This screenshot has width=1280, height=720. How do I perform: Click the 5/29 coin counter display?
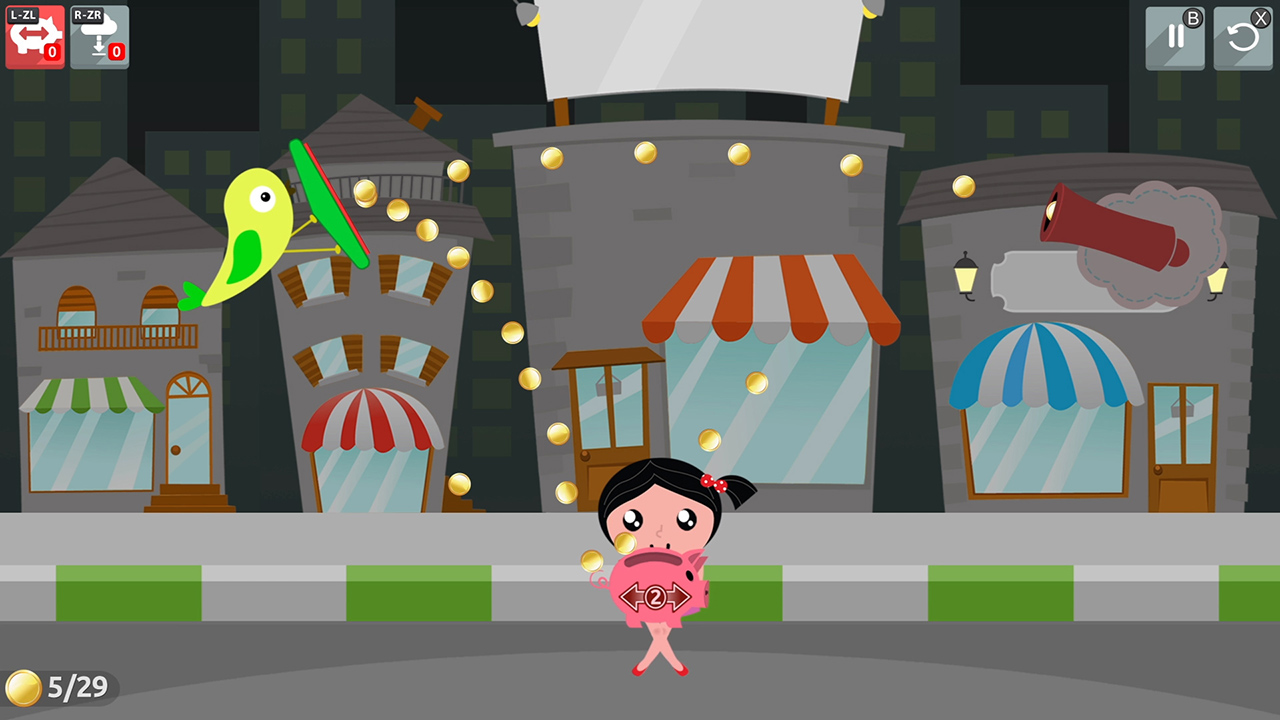click(x=60, y=687)
